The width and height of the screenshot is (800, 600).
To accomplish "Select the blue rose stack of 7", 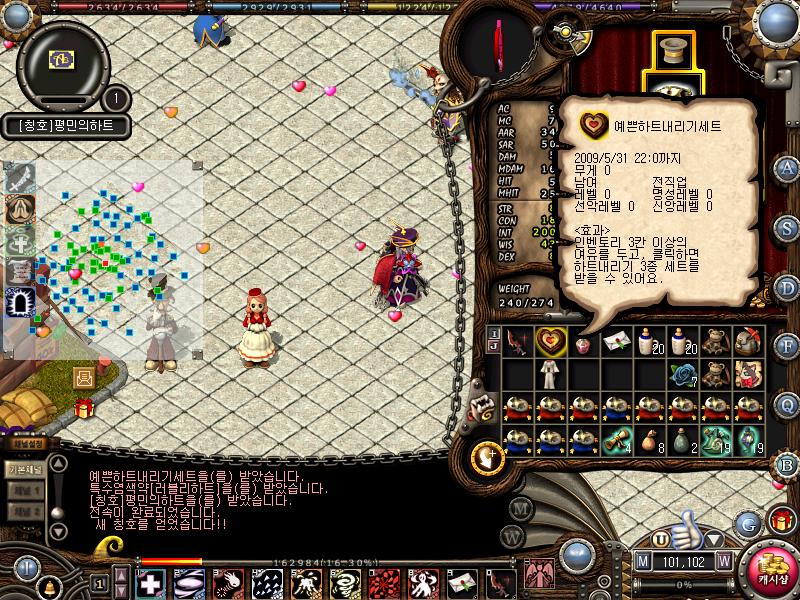I will coord(684,374).
